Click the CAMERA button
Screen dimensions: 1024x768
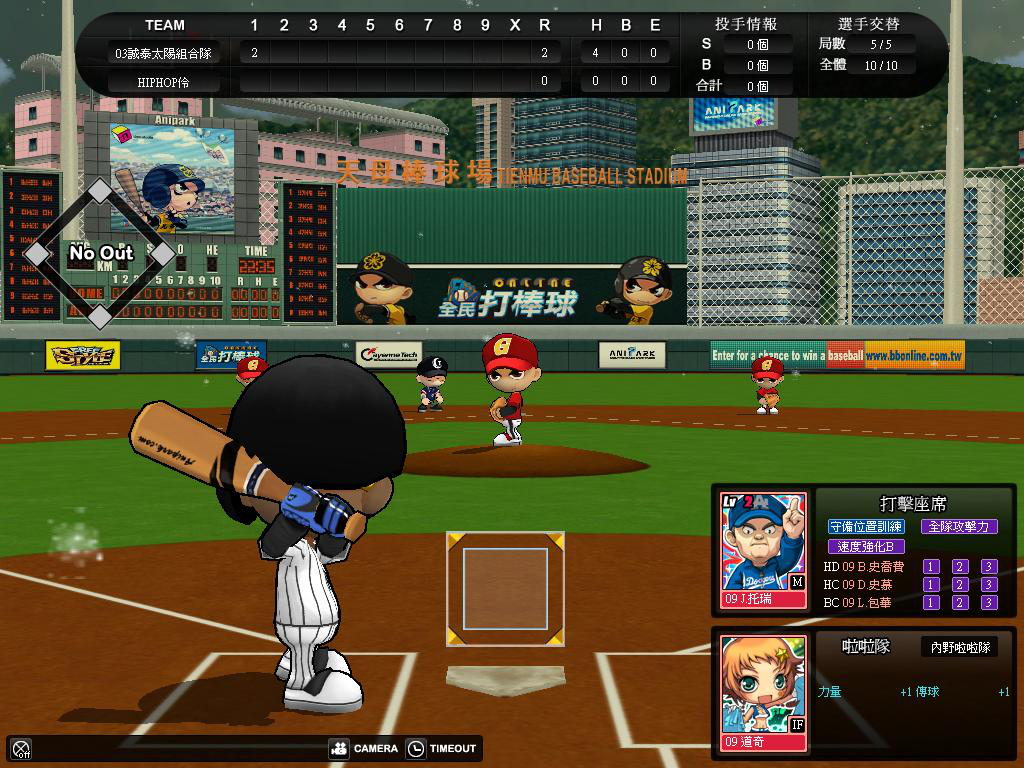[x=364, y=748]
